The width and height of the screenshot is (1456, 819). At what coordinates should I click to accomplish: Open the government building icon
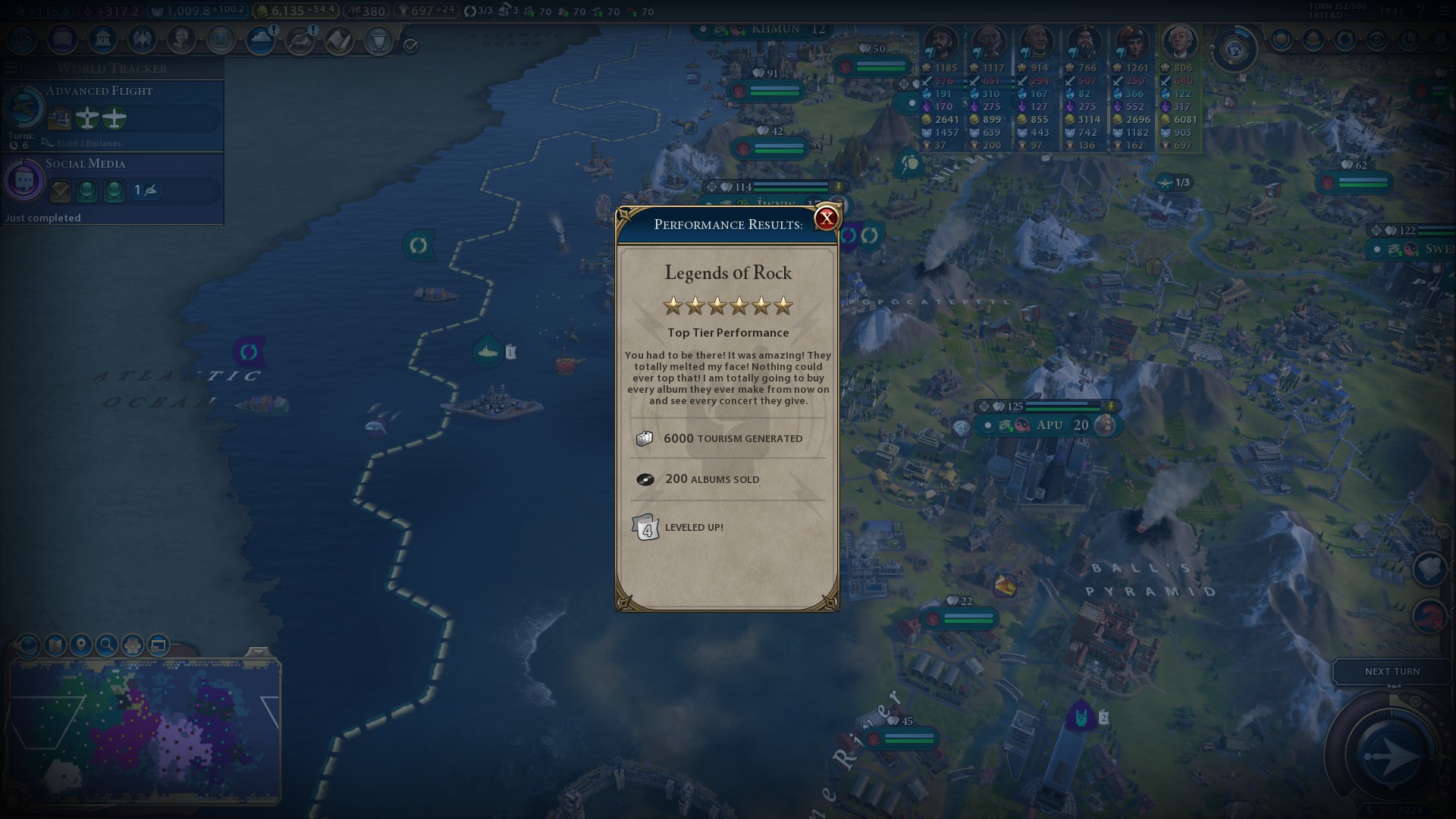[102, 39]
